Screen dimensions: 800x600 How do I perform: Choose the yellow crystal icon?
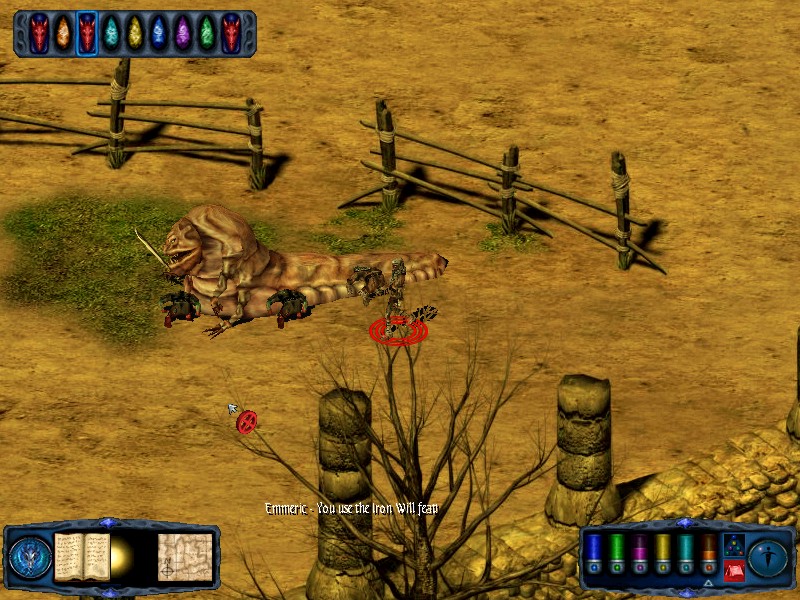(x=135, y=33)
